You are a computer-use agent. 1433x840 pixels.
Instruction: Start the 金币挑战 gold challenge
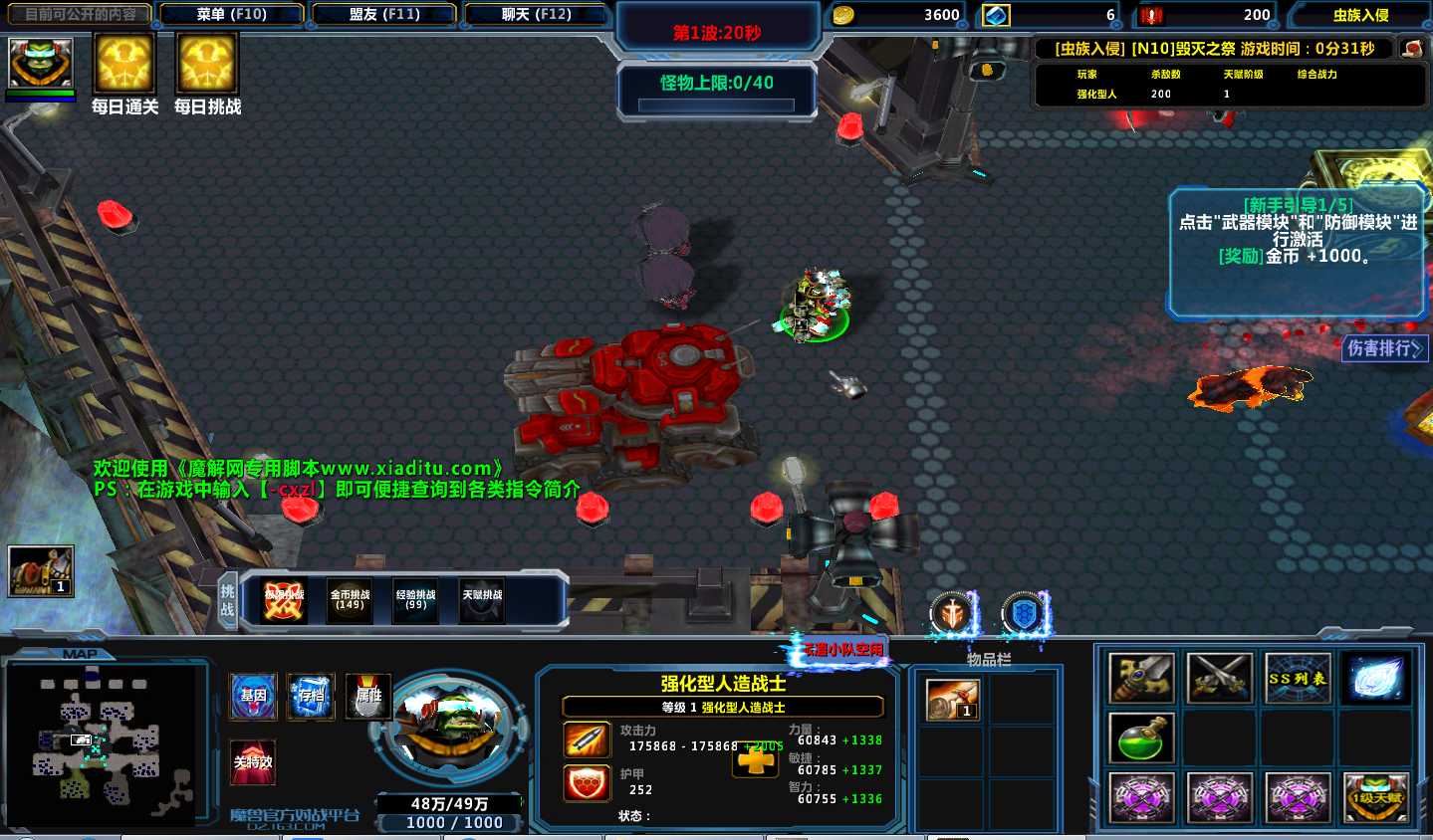pyautogui.click(x=350, y=600)
